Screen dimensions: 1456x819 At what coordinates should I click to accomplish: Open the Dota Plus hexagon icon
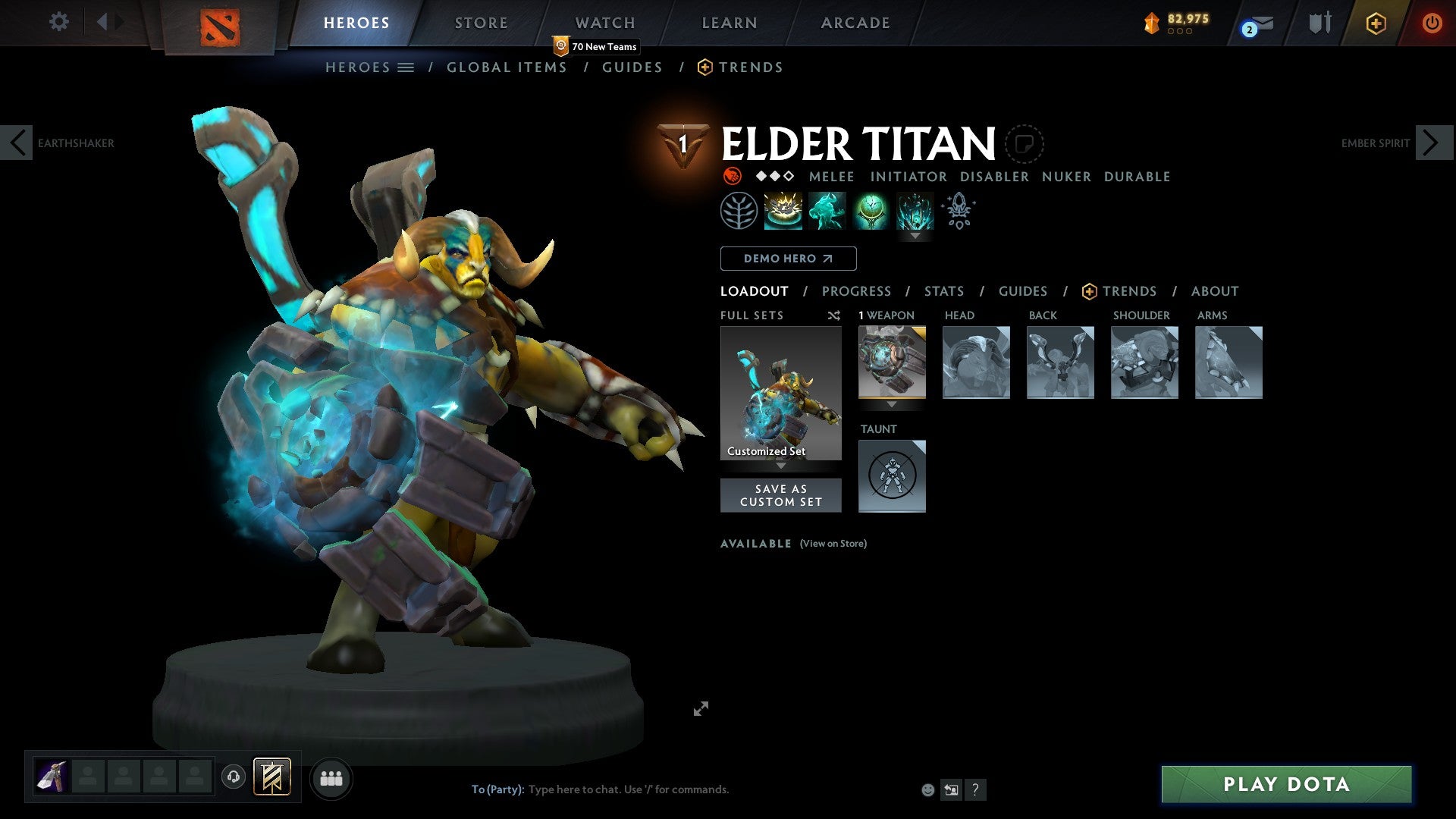1376,24
